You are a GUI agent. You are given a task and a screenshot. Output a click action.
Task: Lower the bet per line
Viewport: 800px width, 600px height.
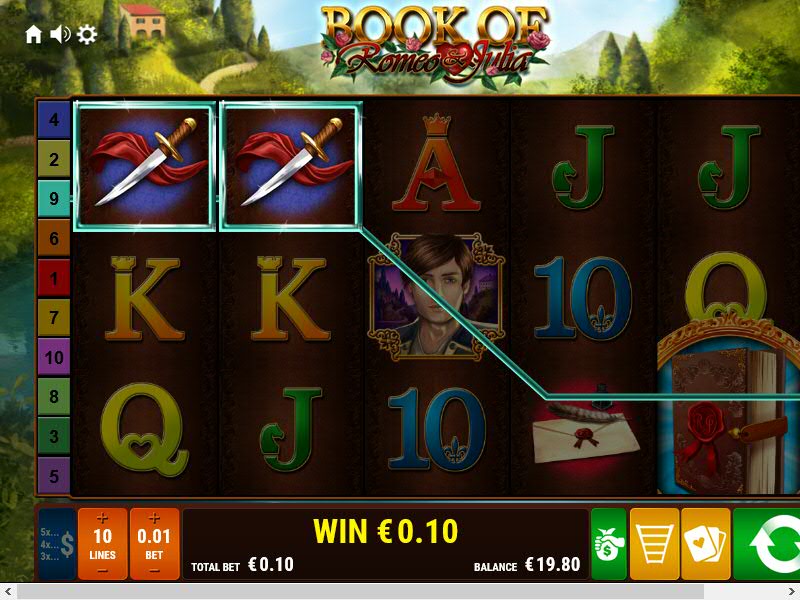pos(154,571)
